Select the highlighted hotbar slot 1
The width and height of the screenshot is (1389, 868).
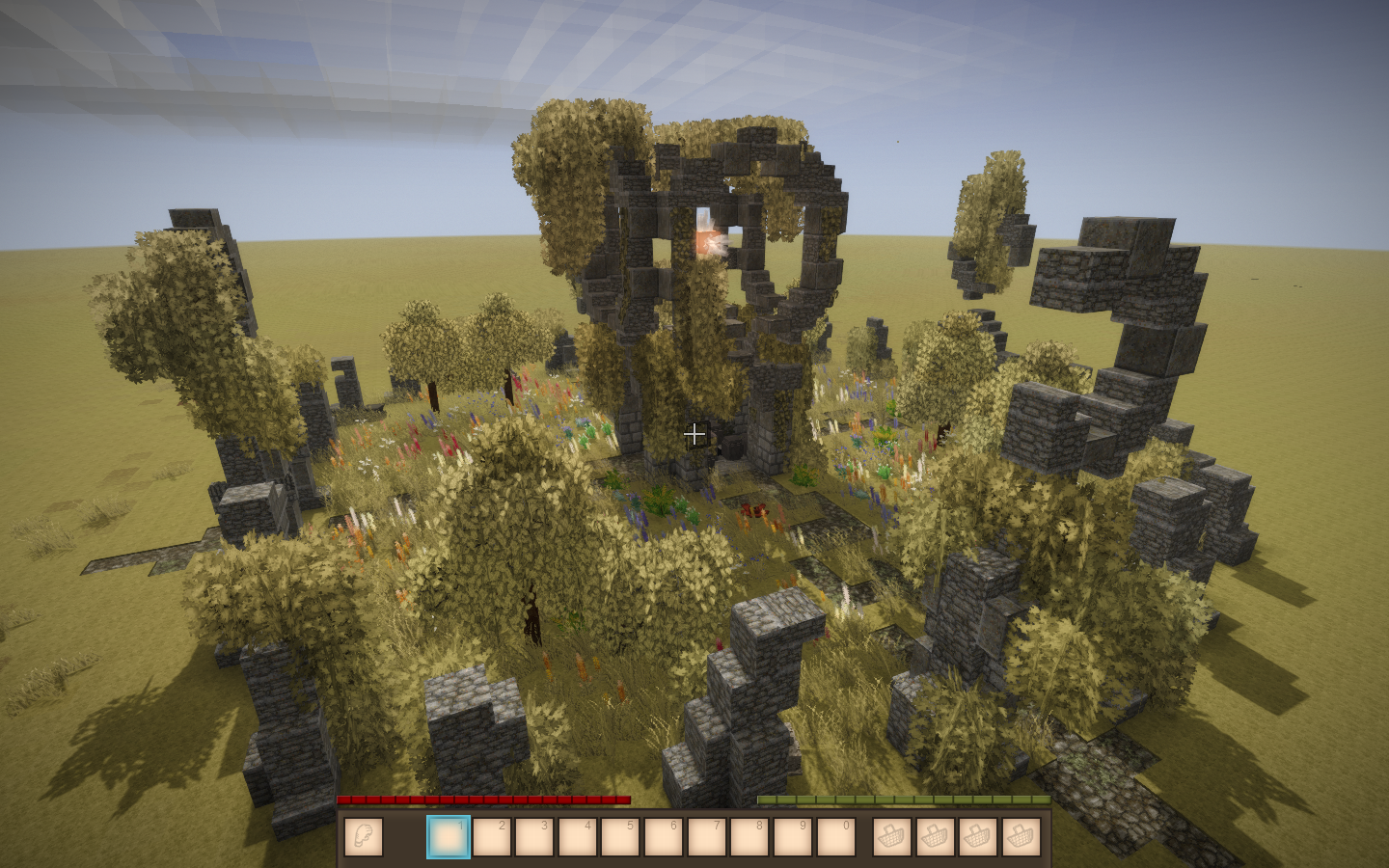tap(449, 837)
